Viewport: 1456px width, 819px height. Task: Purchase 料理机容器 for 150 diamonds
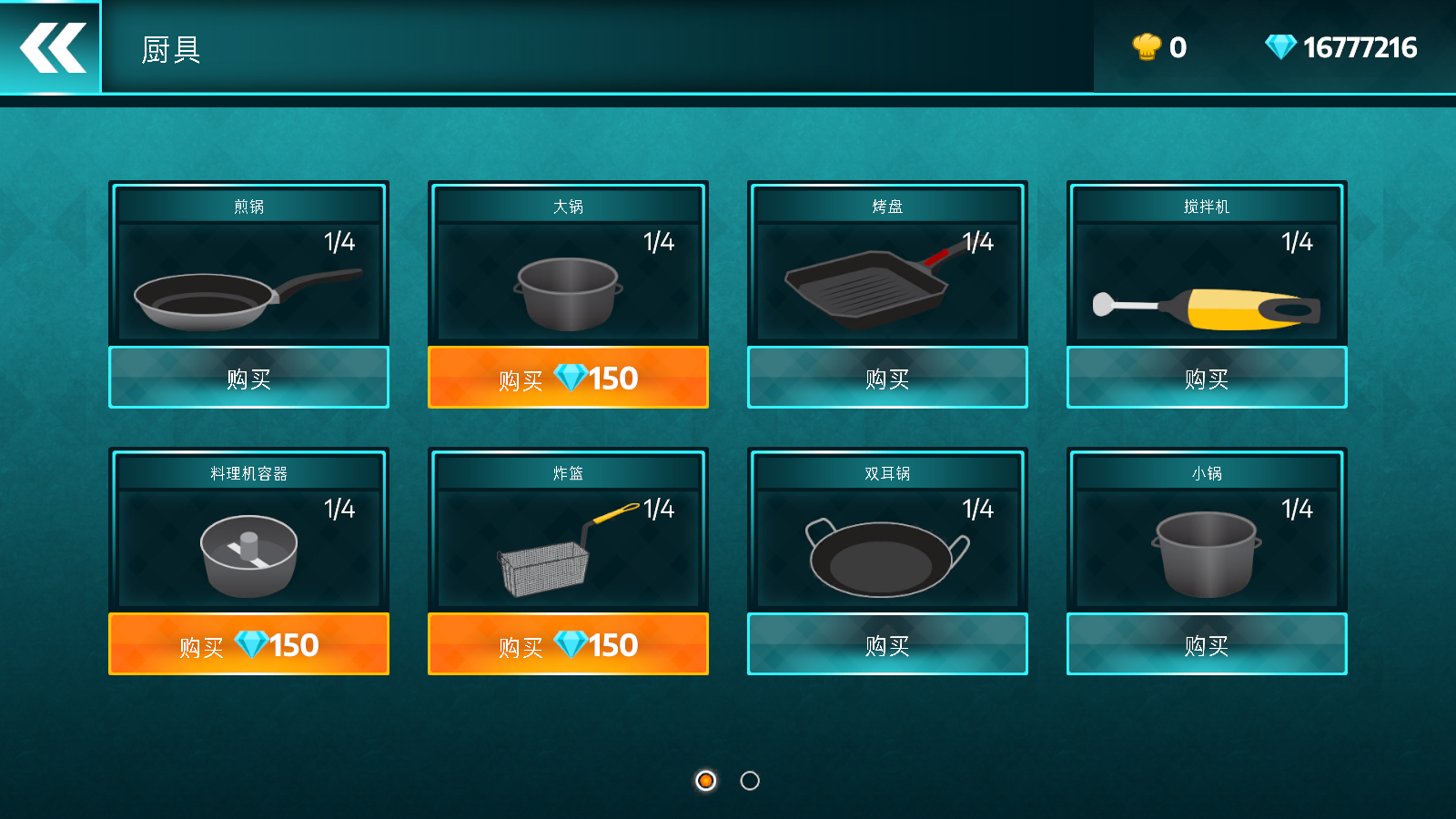(248, 644)
